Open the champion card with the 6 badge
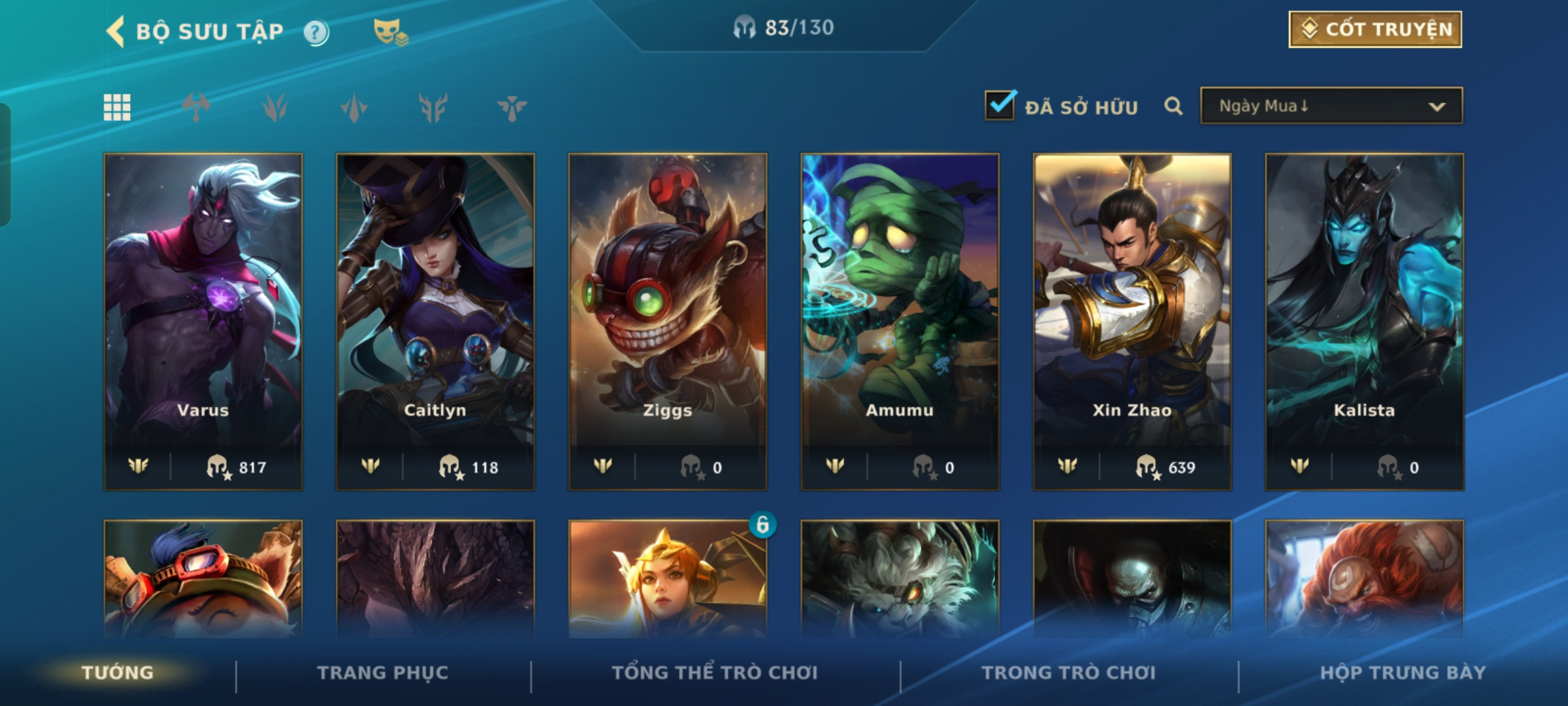 point(668,579)
